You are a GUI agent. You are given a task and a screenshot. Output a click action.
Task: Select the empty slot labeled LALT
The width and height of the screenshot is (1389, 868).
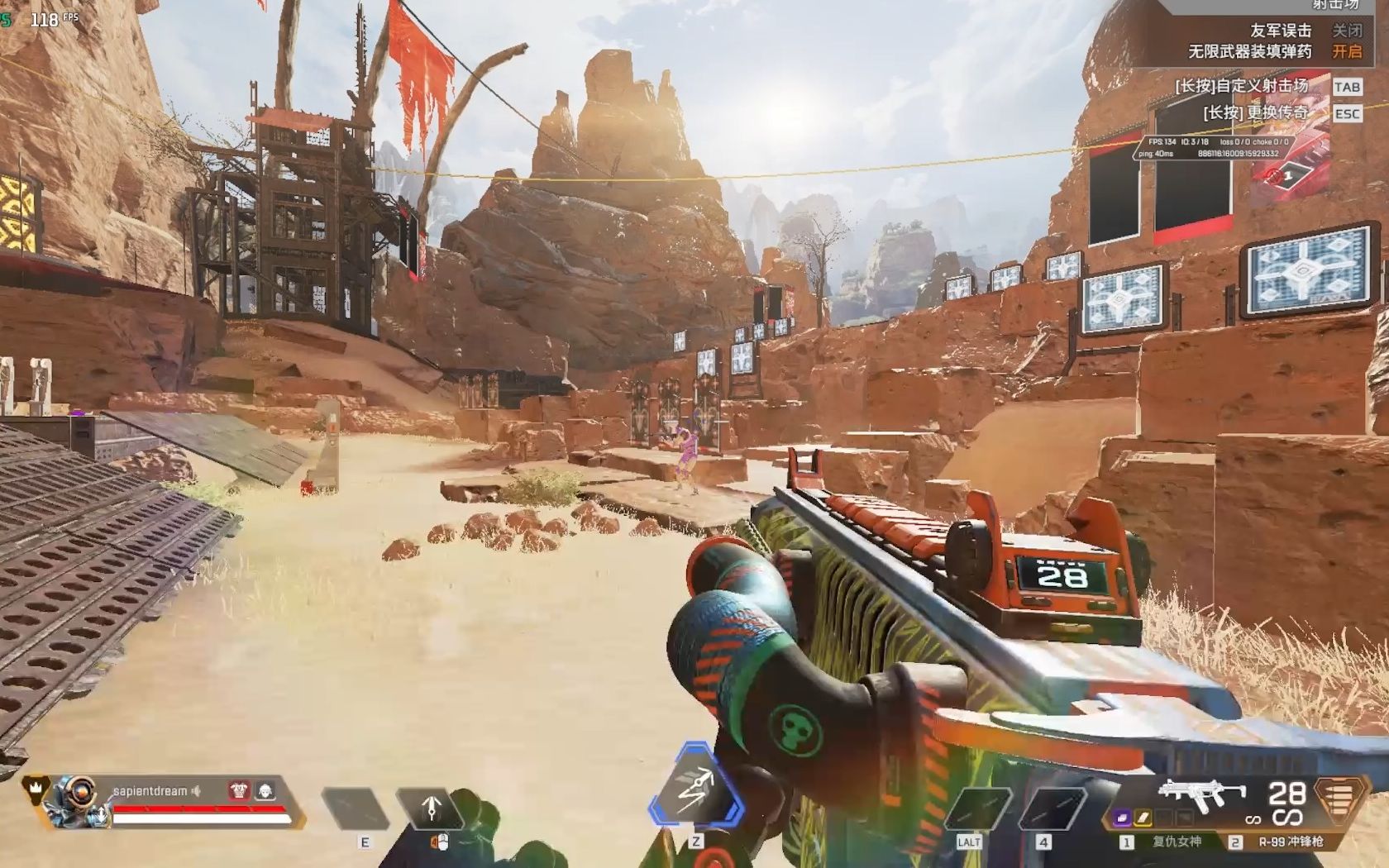click(x=979, y=808)
